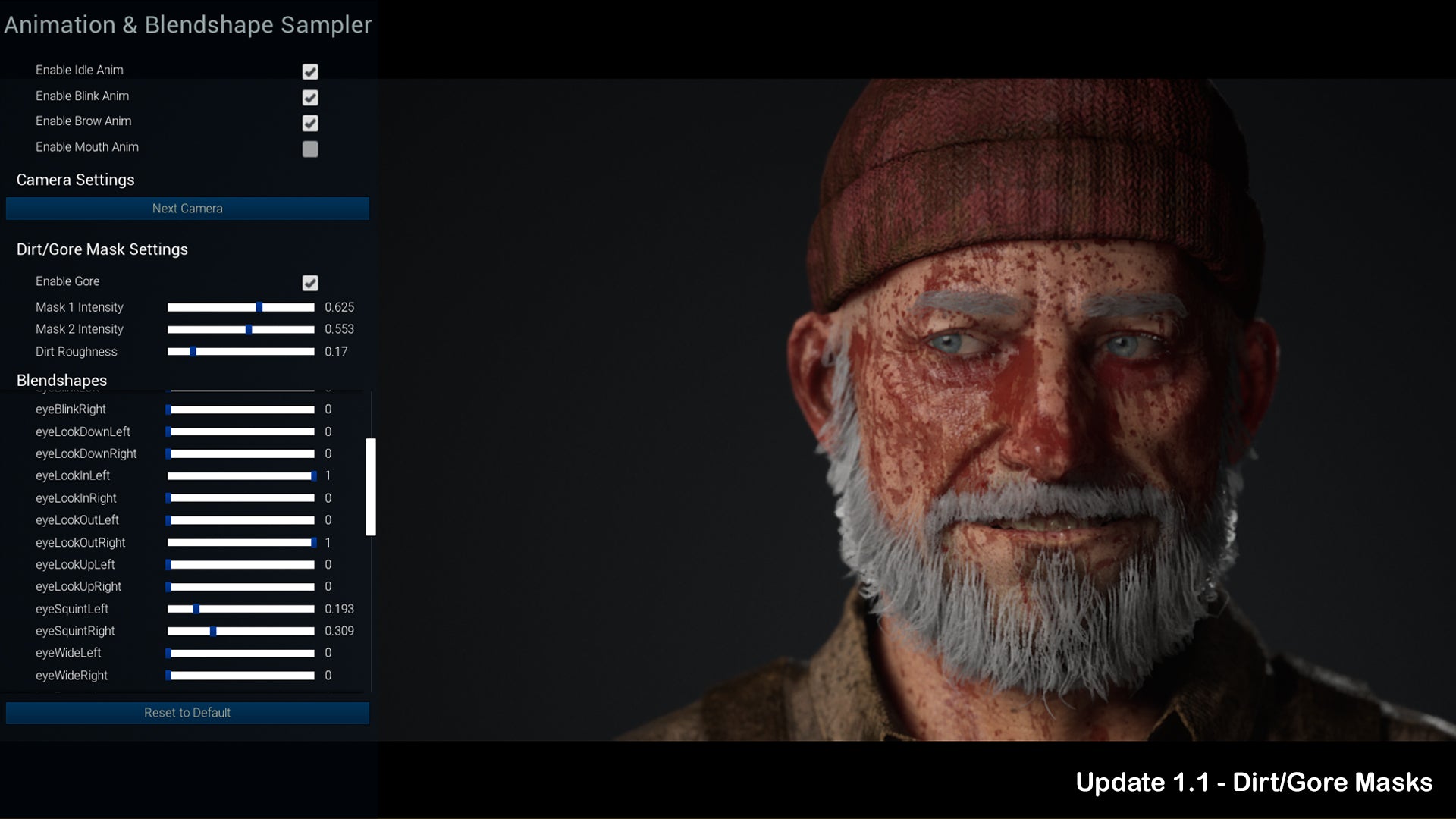
Task: Reset to Default settings
Action: 187,713
